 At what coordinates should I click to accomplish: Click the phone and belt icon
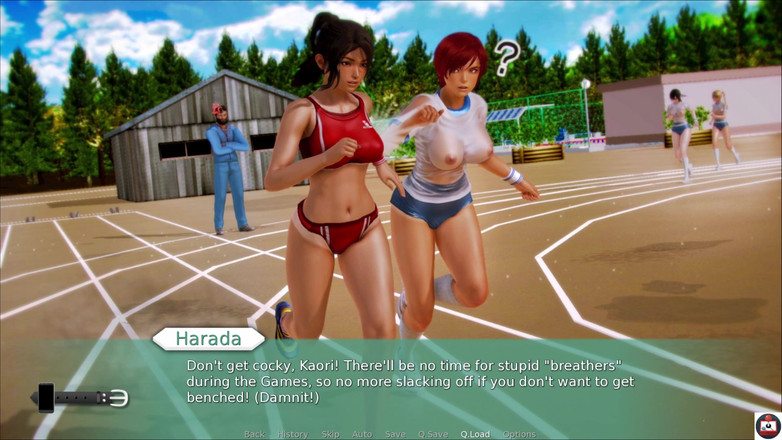pyautogui.click(x=82, y=398)
